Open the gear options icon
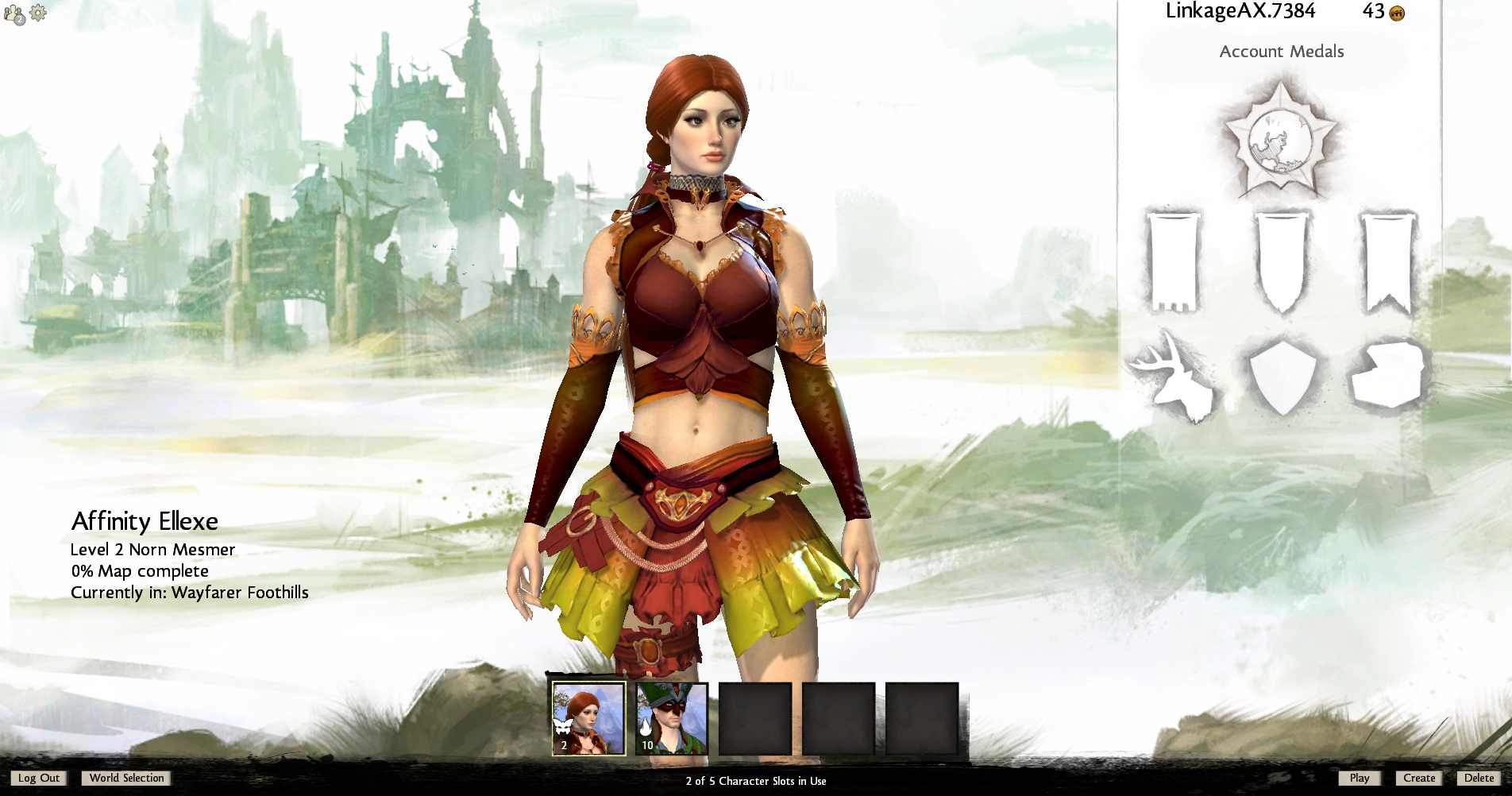1512x796 pixels. tap(38, 13)
